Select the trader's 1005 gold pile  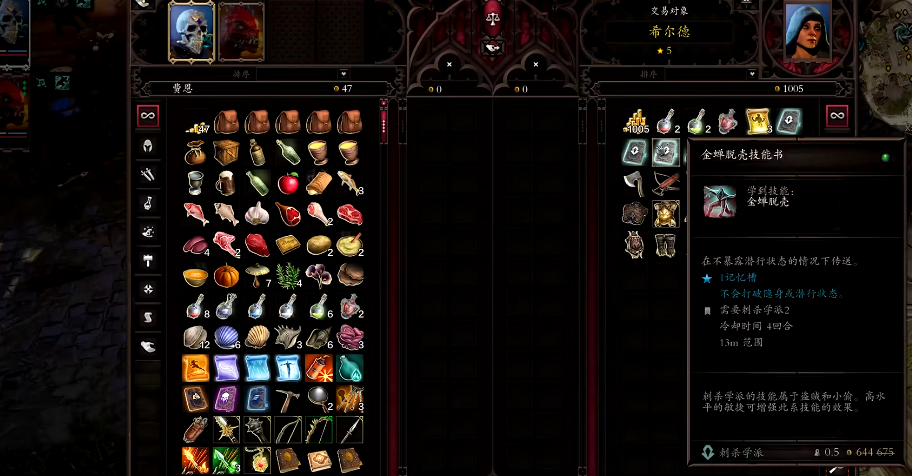coord(635,121)
